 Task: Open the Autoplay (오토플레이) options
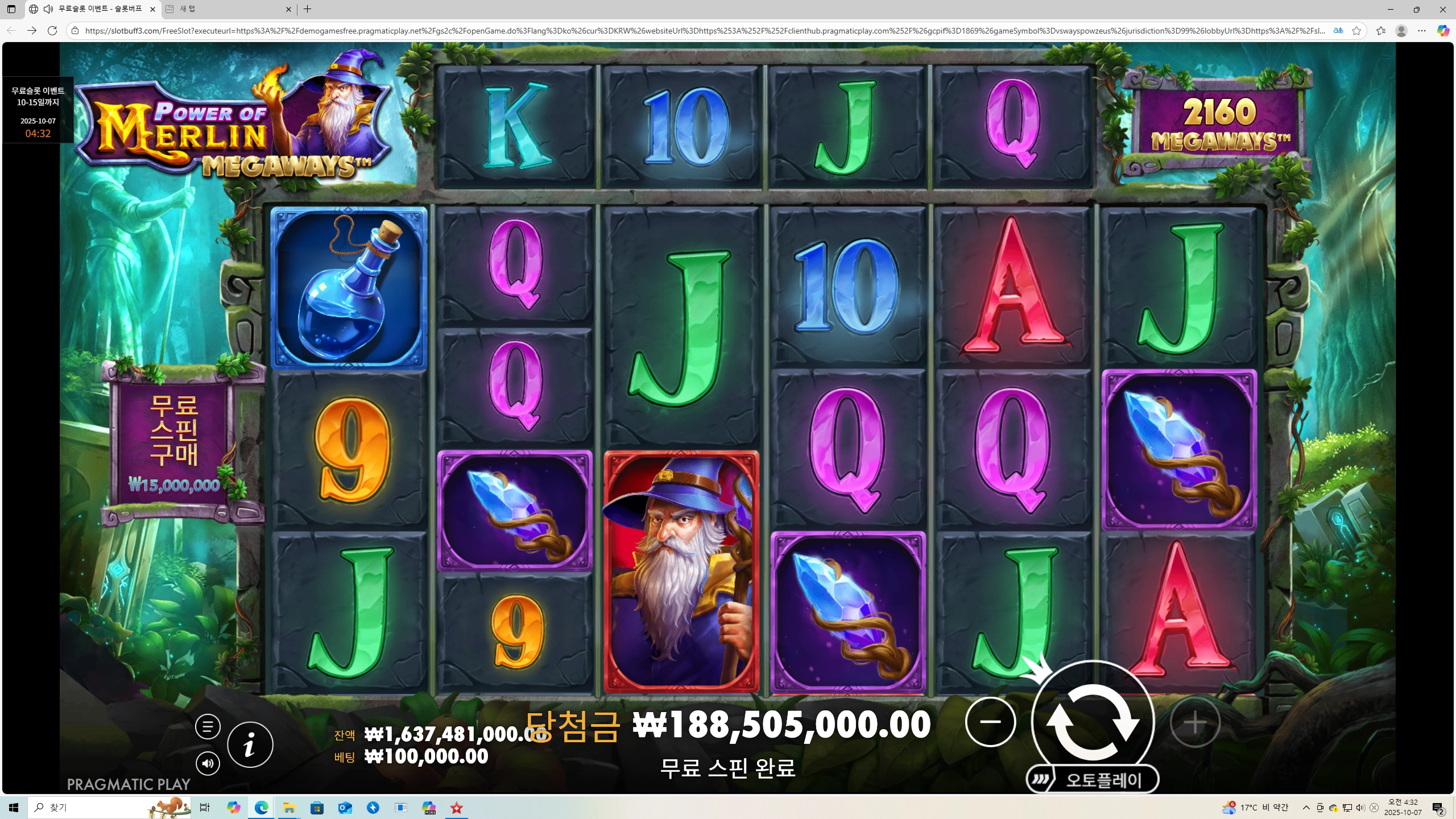pyautogui.click(x=1093, y=780)
